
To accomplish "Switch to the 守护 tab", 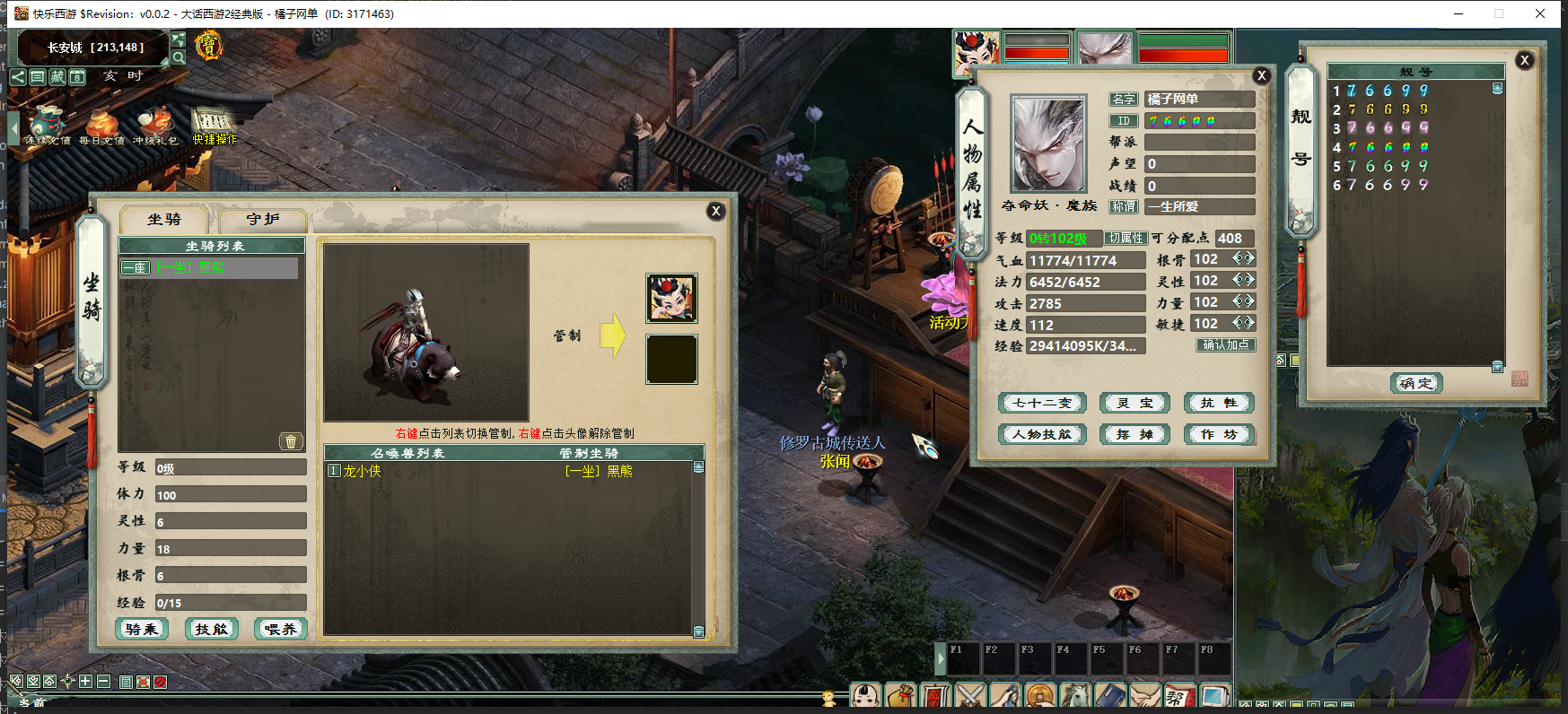I will point(262,220).
